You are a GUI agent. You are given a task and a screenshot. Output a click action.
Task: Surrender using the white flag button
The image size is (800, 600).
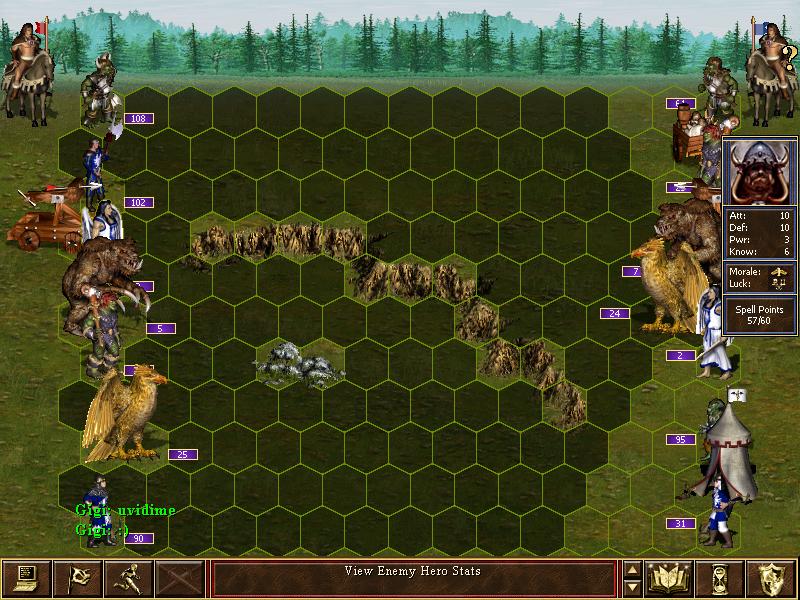(77, 577)
